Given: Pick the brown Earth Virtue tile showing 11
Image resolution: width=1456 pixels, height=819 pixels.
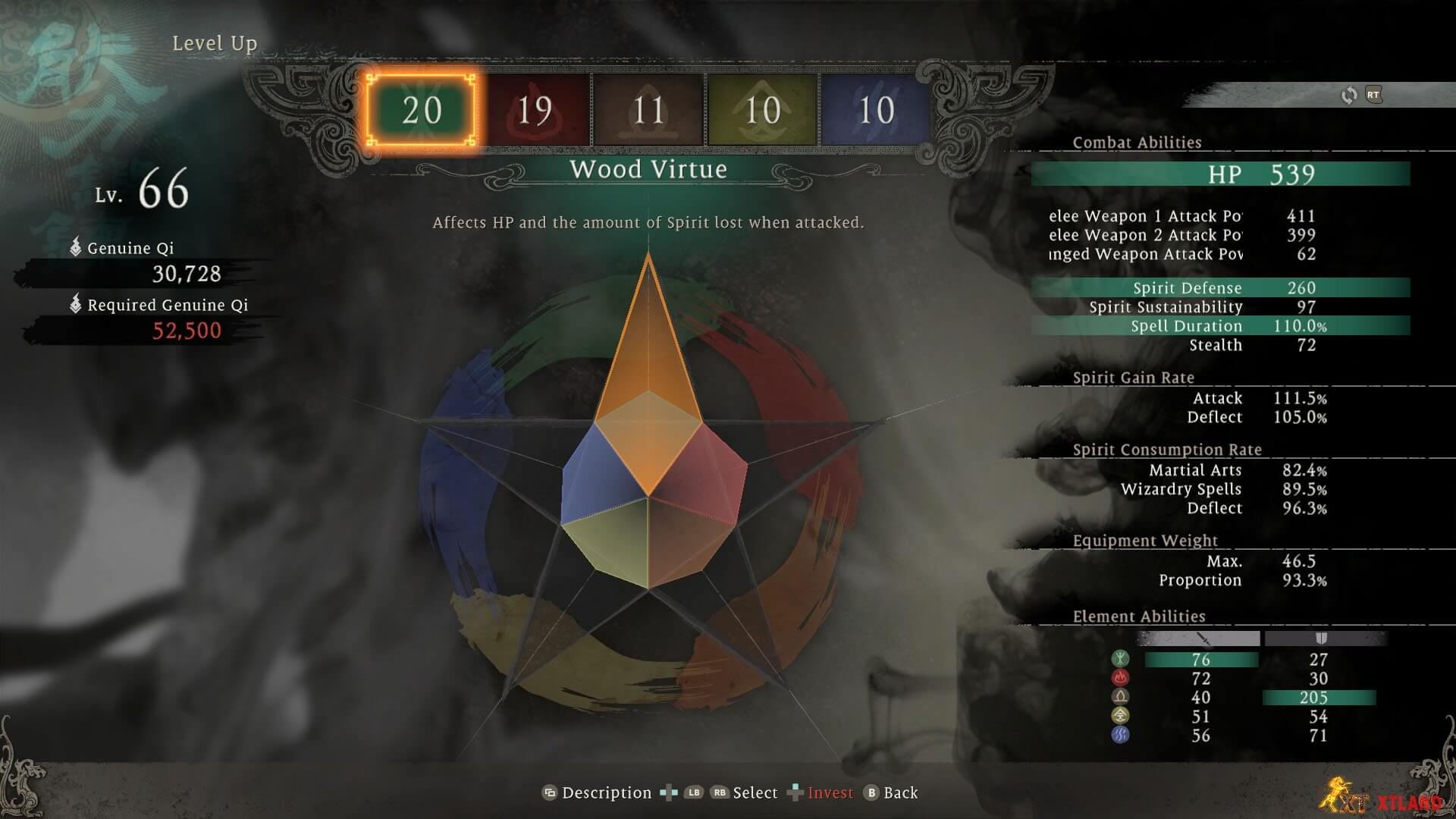Looking at the screenshot, I should [x=649, y=111].
